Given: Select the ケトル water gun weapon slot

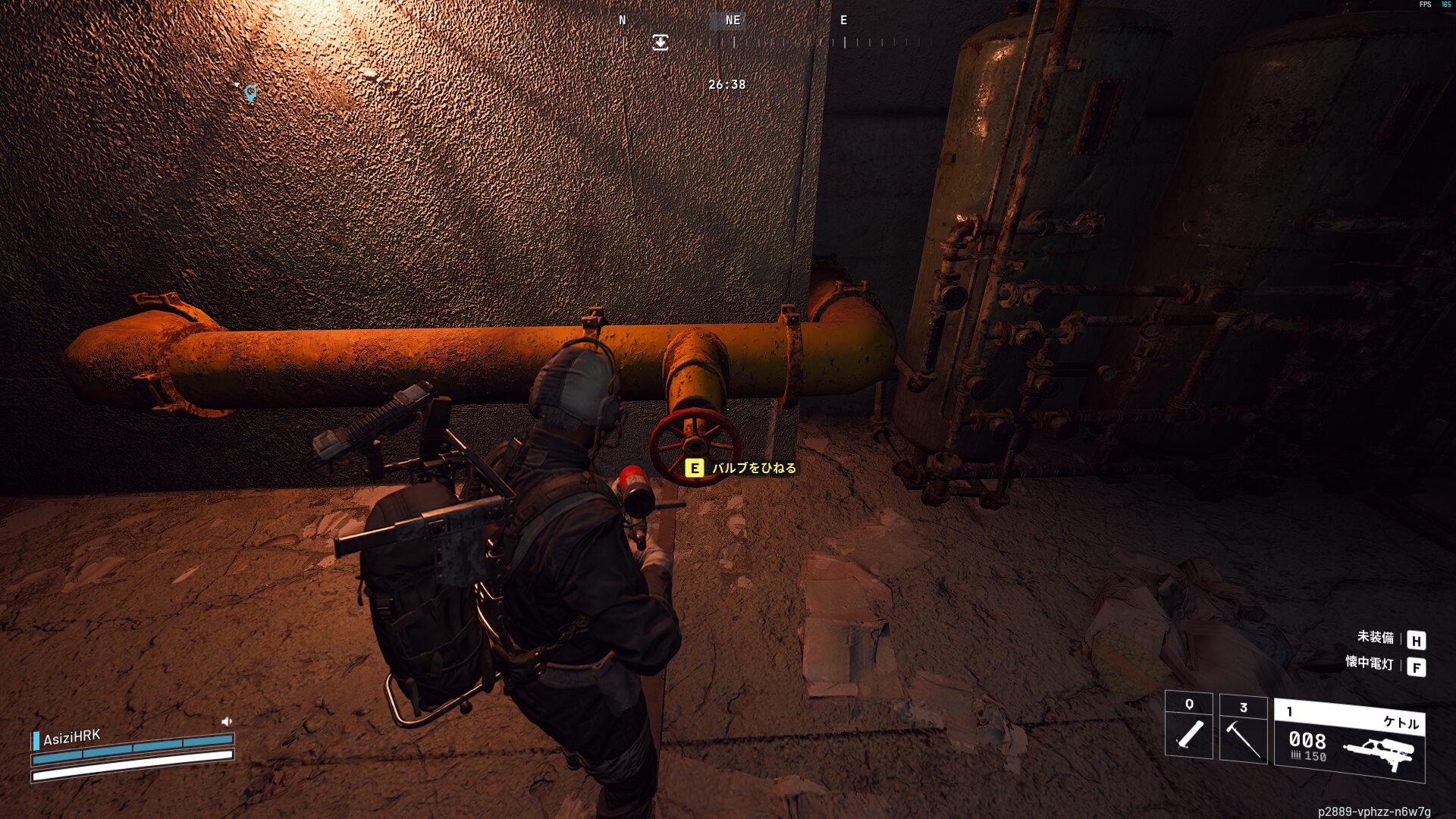Looking at the screenshot, I should 1349,740.
